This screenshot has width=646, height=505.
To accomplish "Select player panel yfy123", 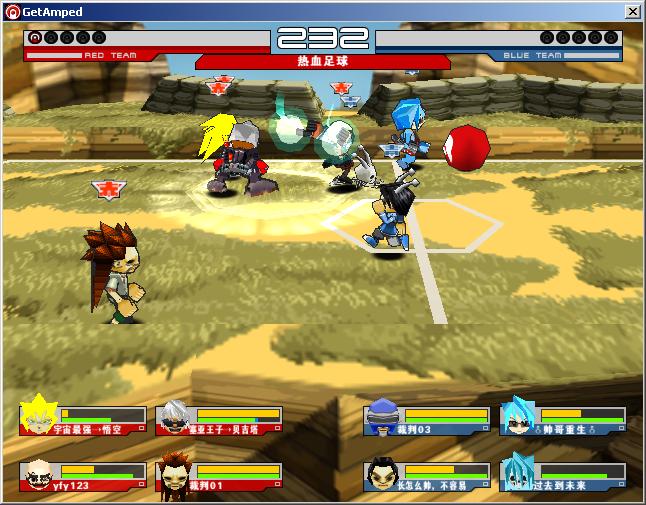I will pos(83,476).
